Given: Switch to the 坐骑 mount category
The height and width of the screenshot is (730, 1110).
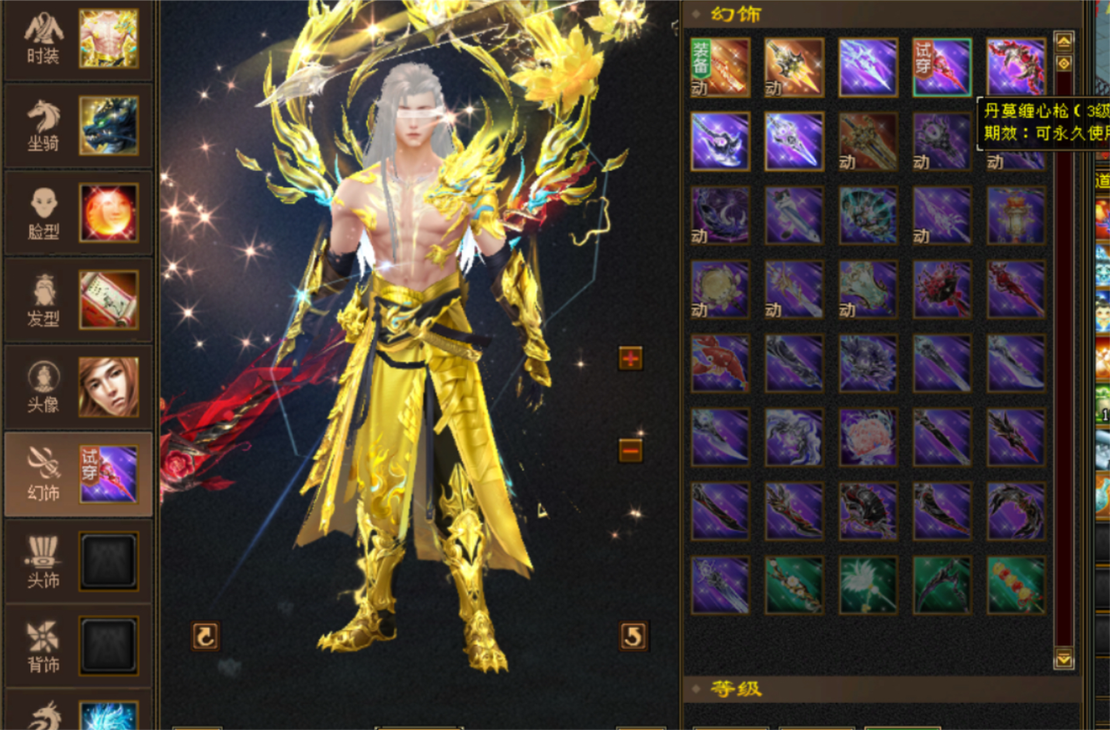Looking at the screenshot, I should click(x=78, y=126).
